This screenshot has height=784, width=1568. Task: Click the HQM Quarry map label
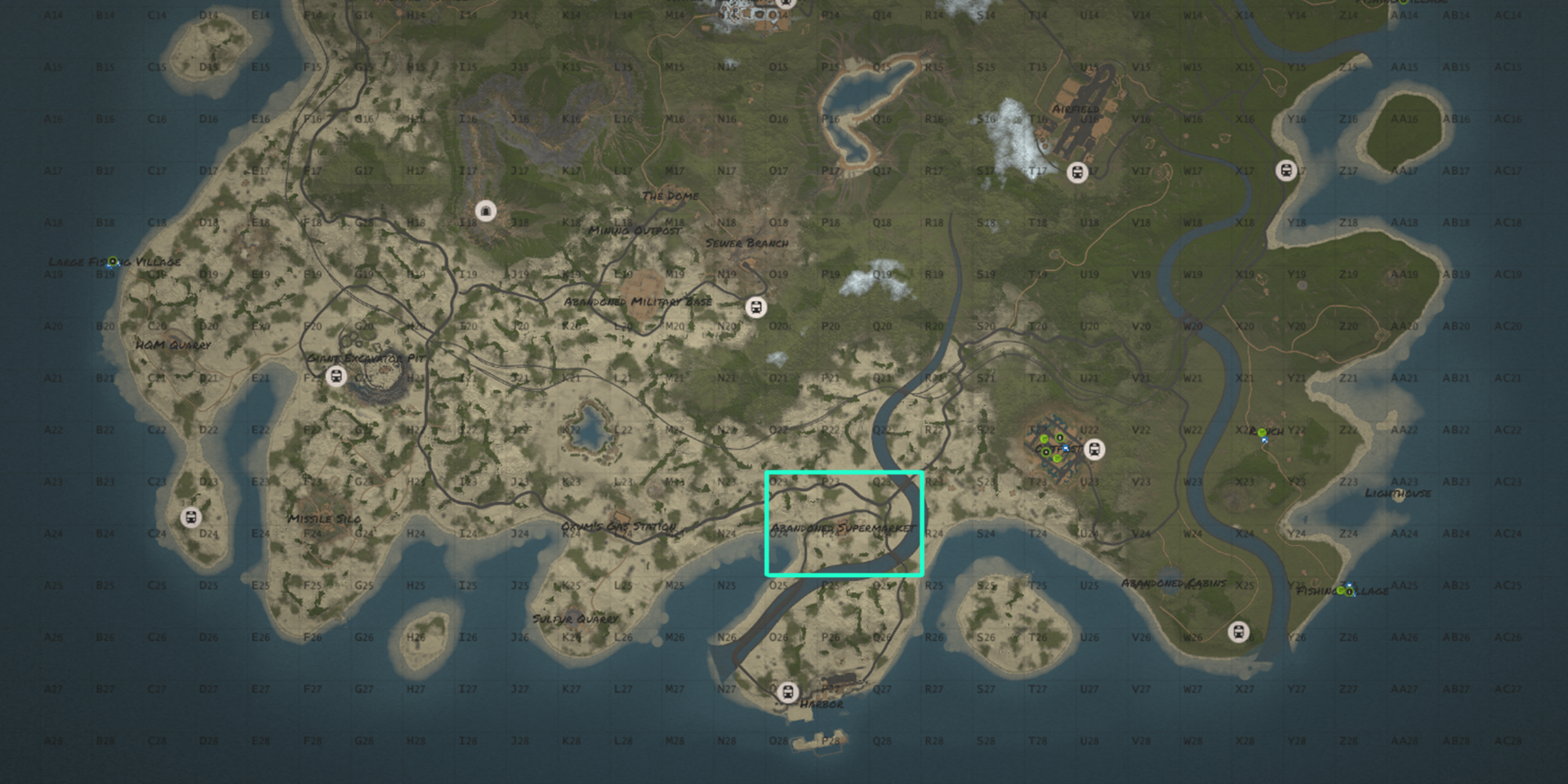pos(173,345)
